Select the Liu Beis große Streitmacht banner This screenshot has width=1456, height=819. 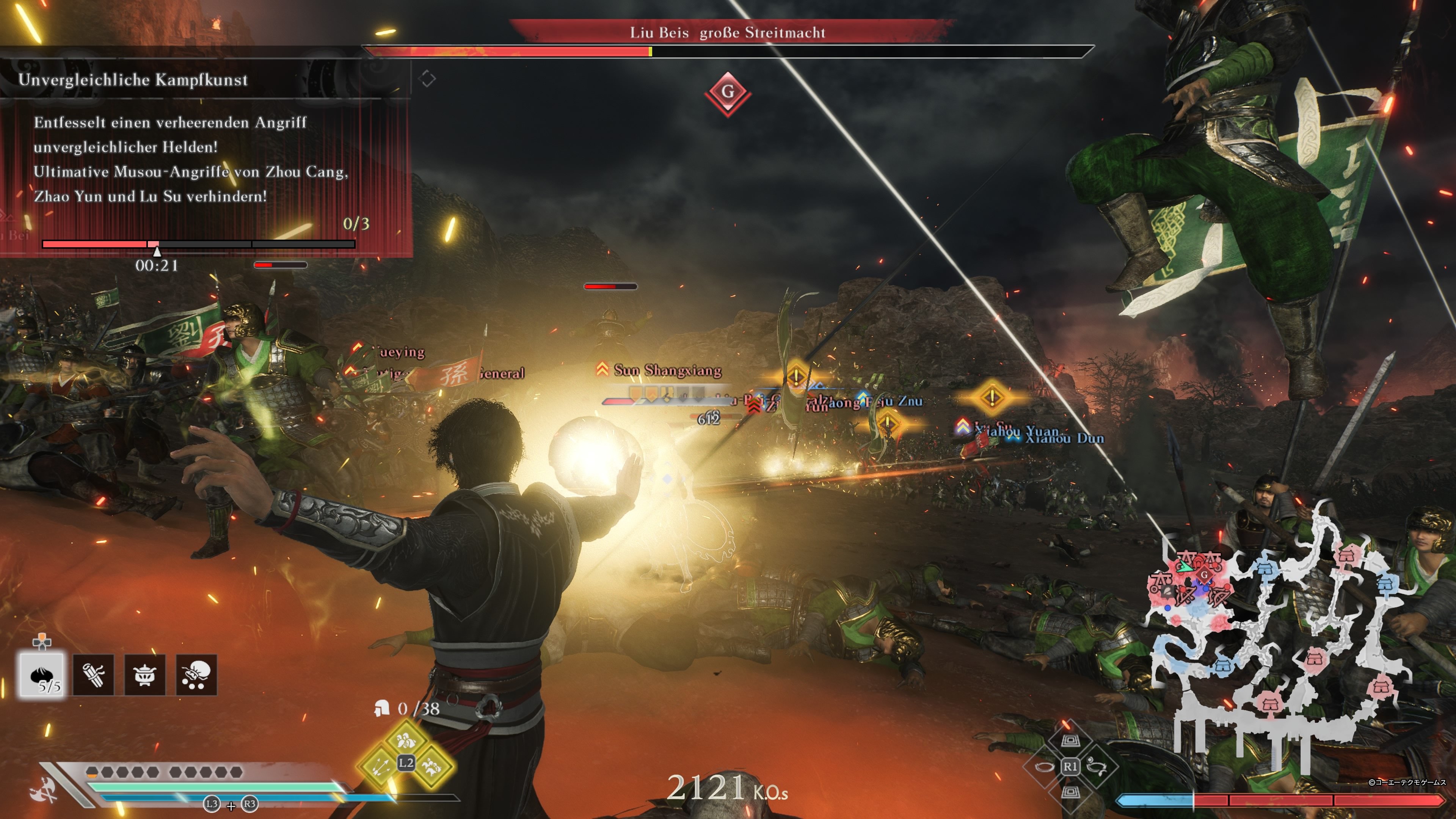728,33
